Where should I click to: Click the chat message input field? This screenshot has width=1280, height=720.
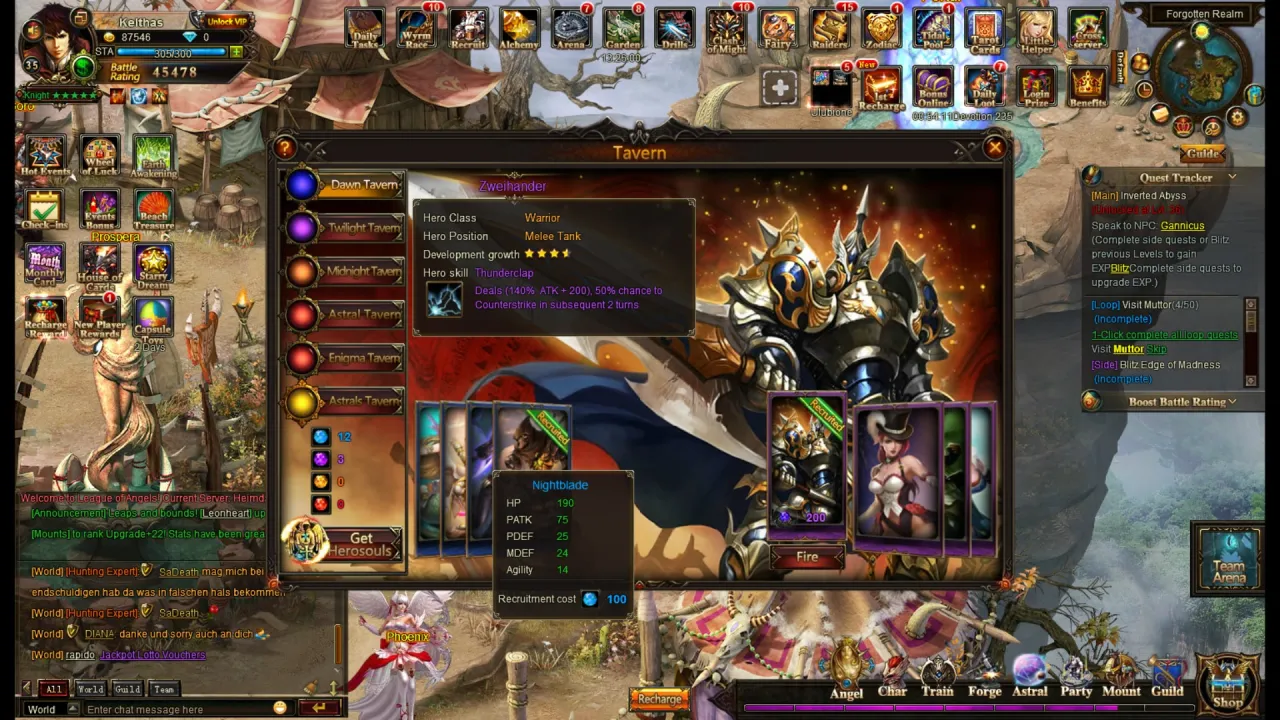pos(180,709)
